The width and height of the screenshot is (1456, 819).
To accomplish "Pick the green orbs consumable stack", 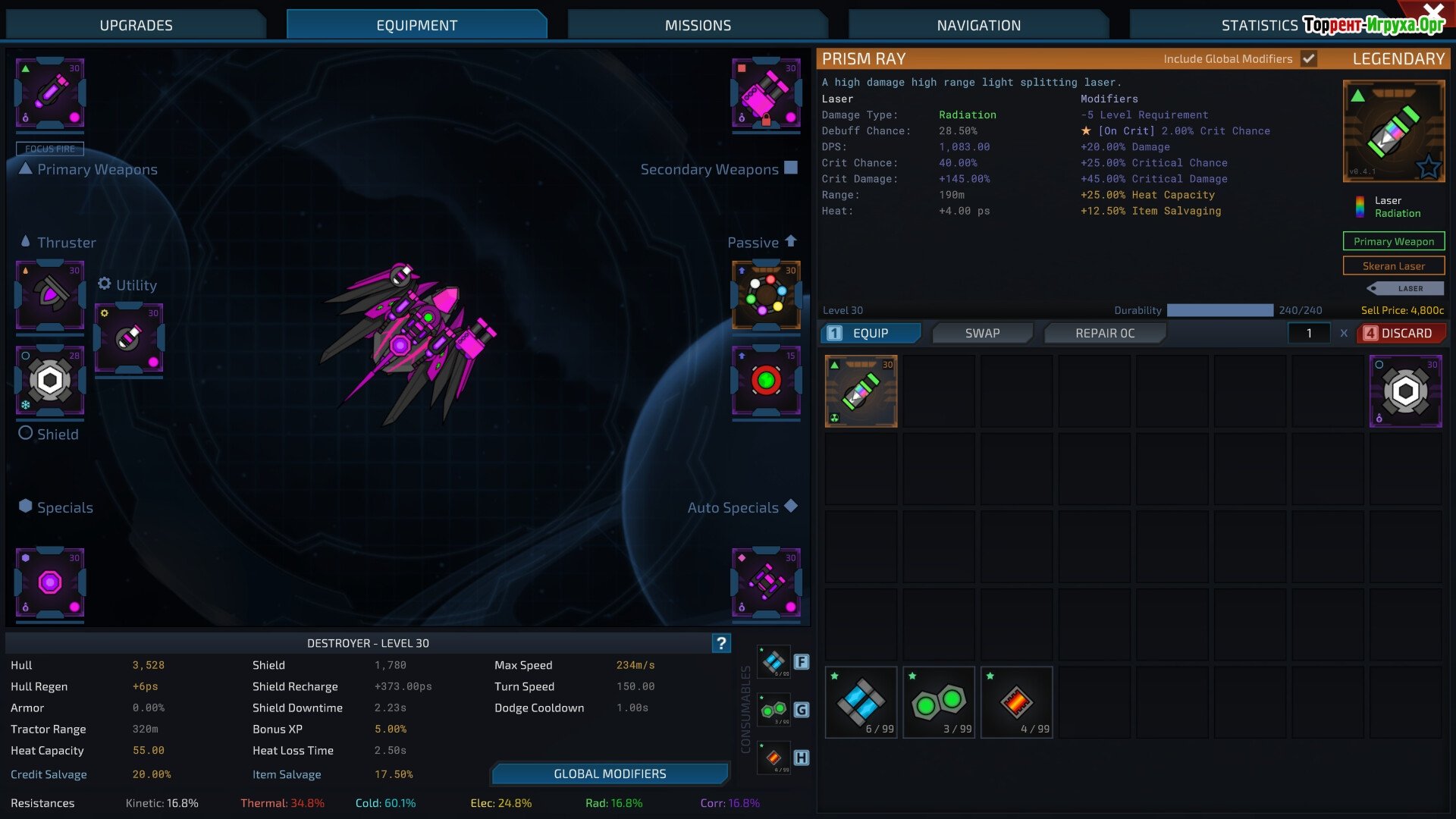I will pyautogui.click(x=939, y=702).
